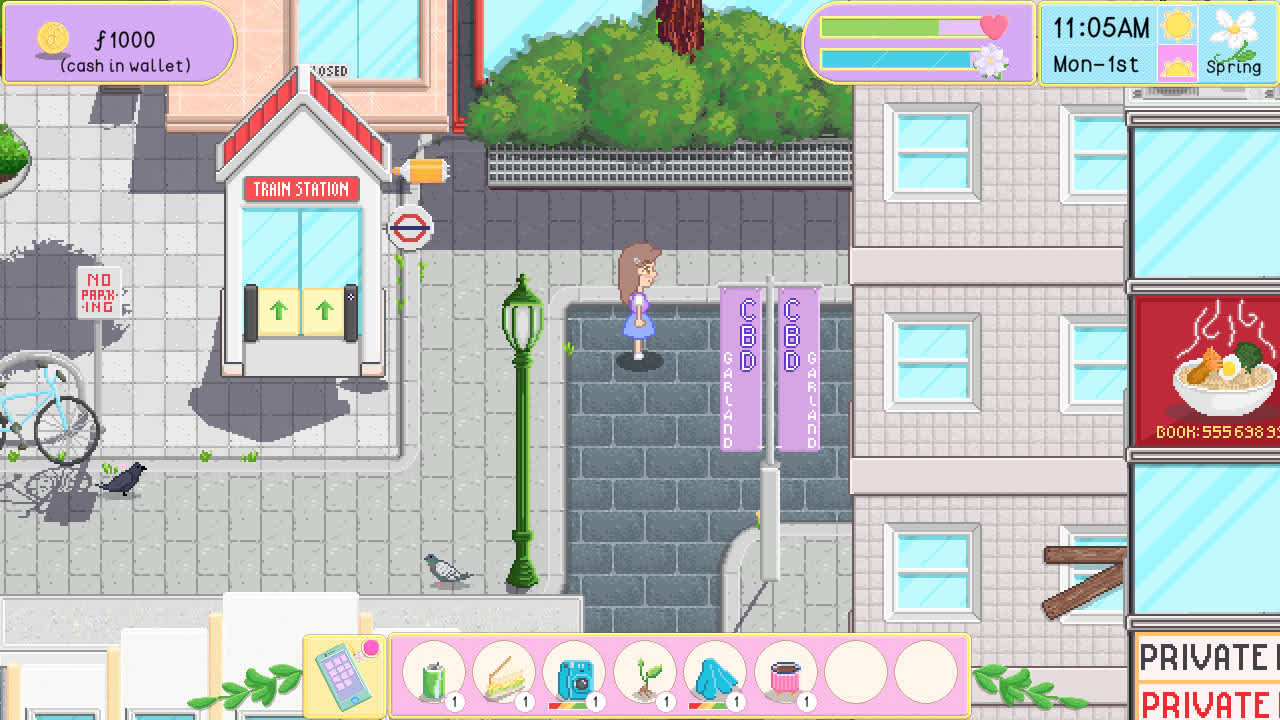Click the green energy progress bar
1280x720 pixels.
point(898,27)
